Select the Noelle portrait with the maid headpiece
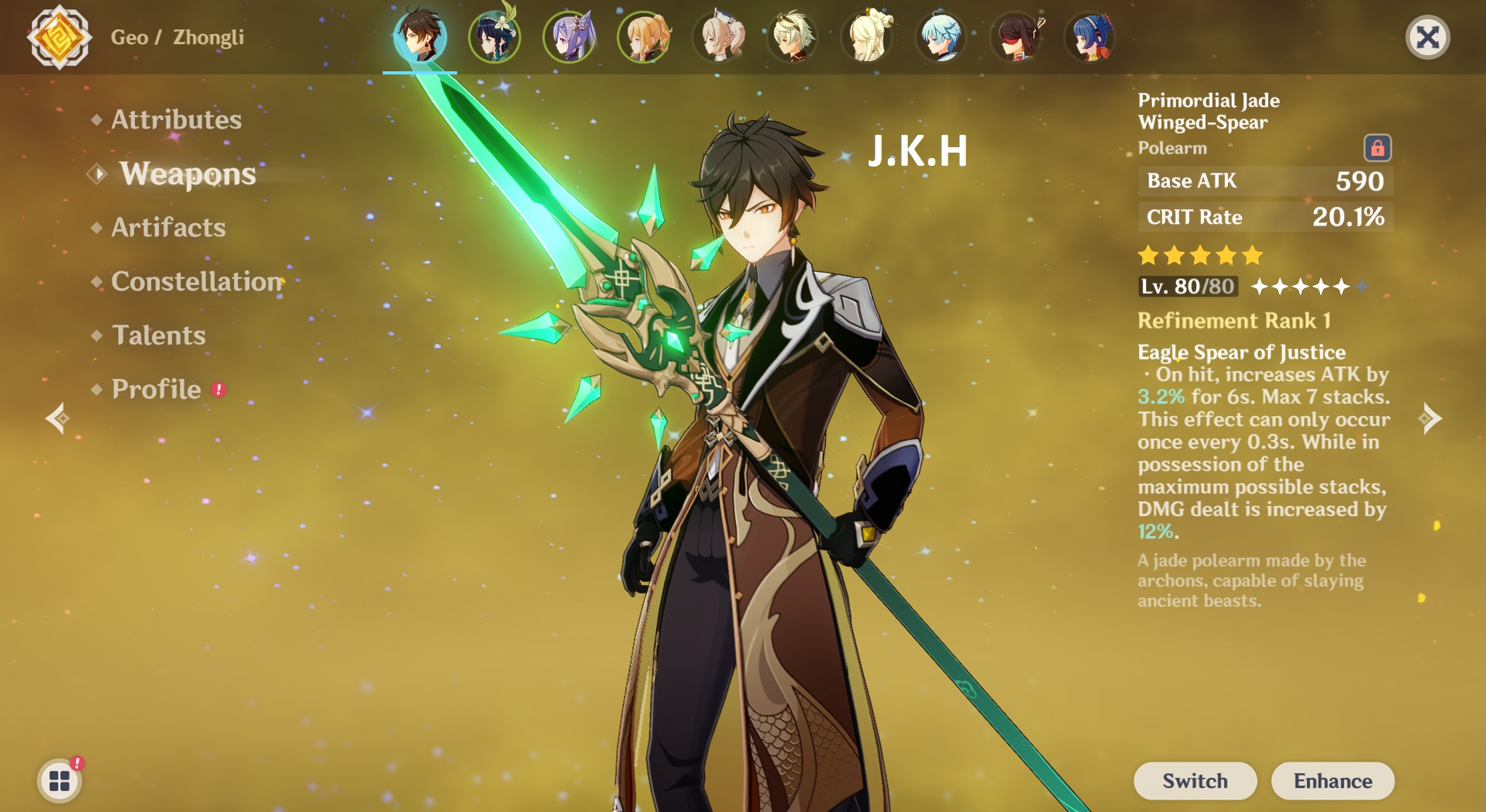The height and width of the screenshot is (812, 1486). tap(719, 36)
